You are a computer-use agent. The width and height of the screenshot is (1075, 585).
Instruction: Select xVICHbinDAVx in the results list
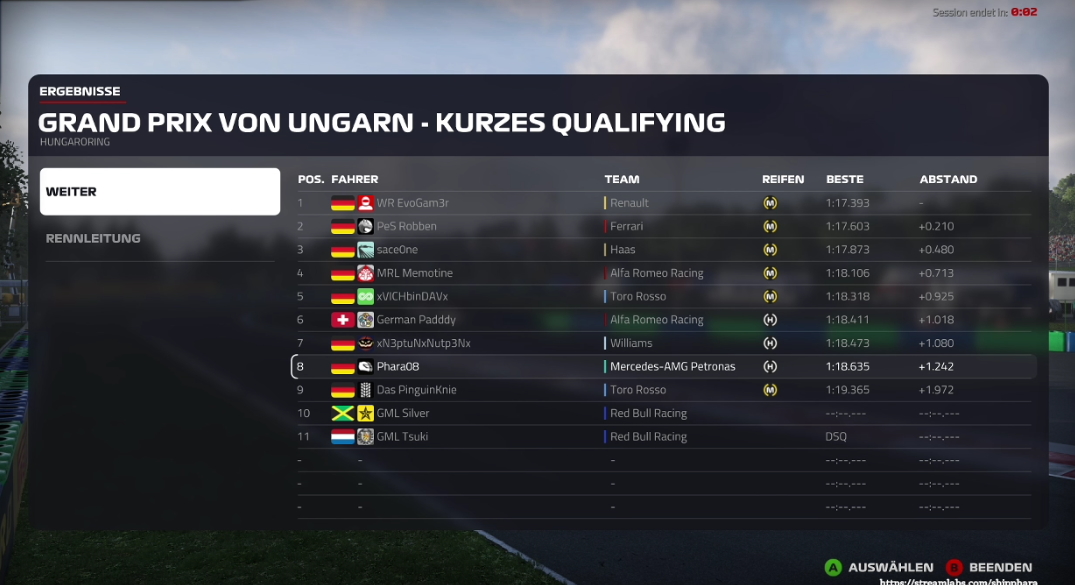point(412,297)
